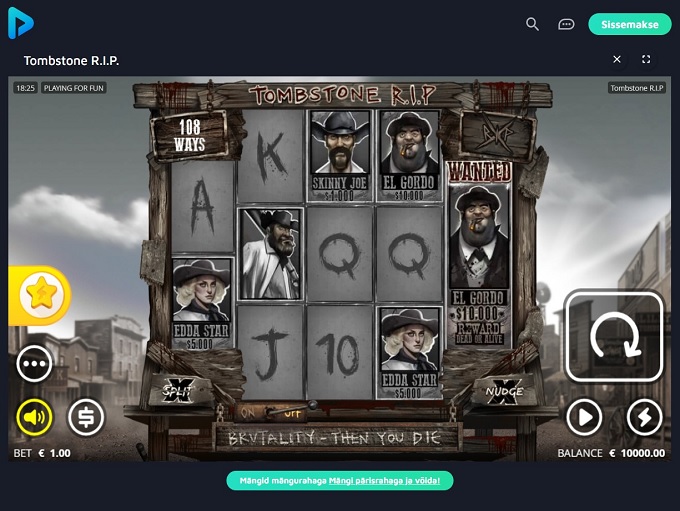The image size is (680, 511).
Task: Click the Sissemakse deposit button
Action: [629, 24]
